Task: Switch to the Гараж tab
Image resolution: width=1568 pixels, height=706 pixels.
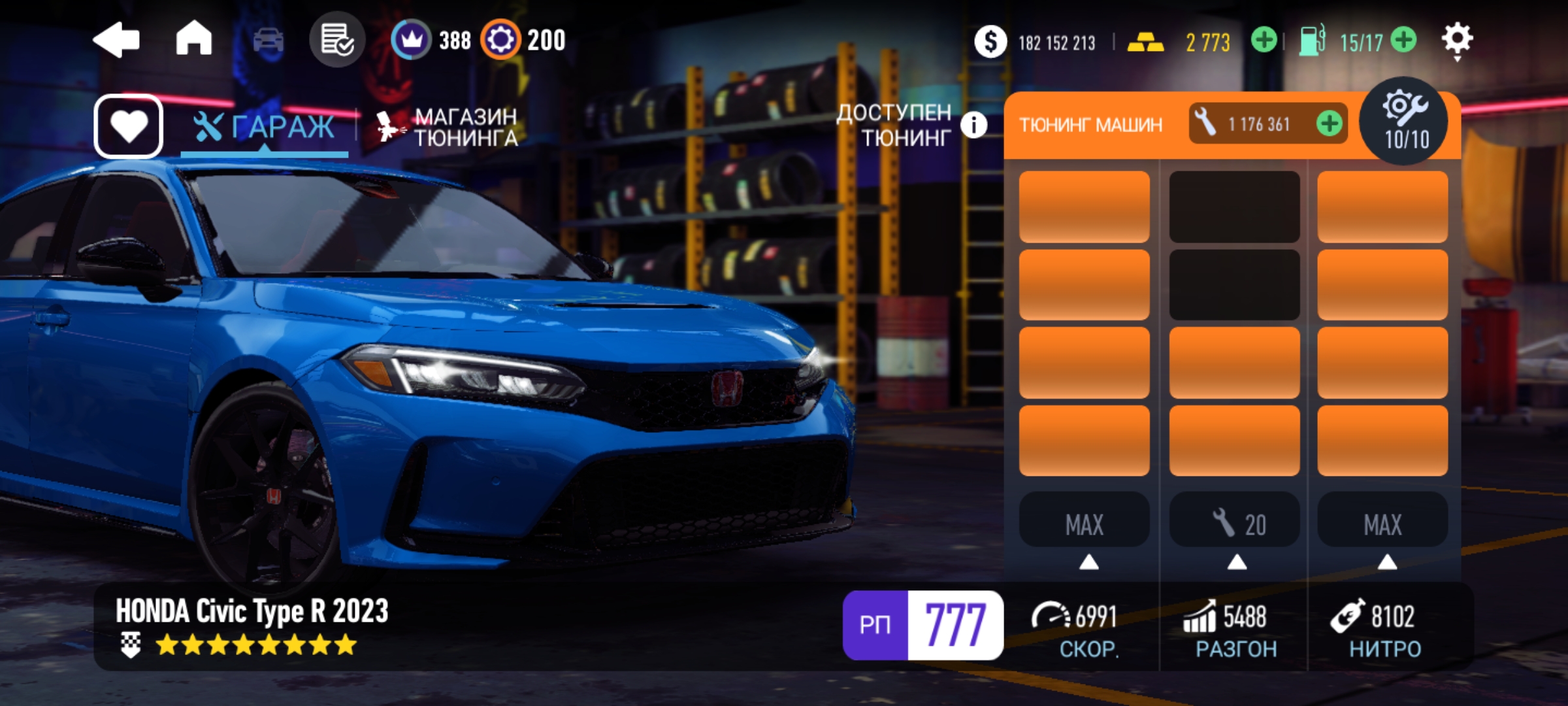Action: pyautogui.click(x=265, y=127)
